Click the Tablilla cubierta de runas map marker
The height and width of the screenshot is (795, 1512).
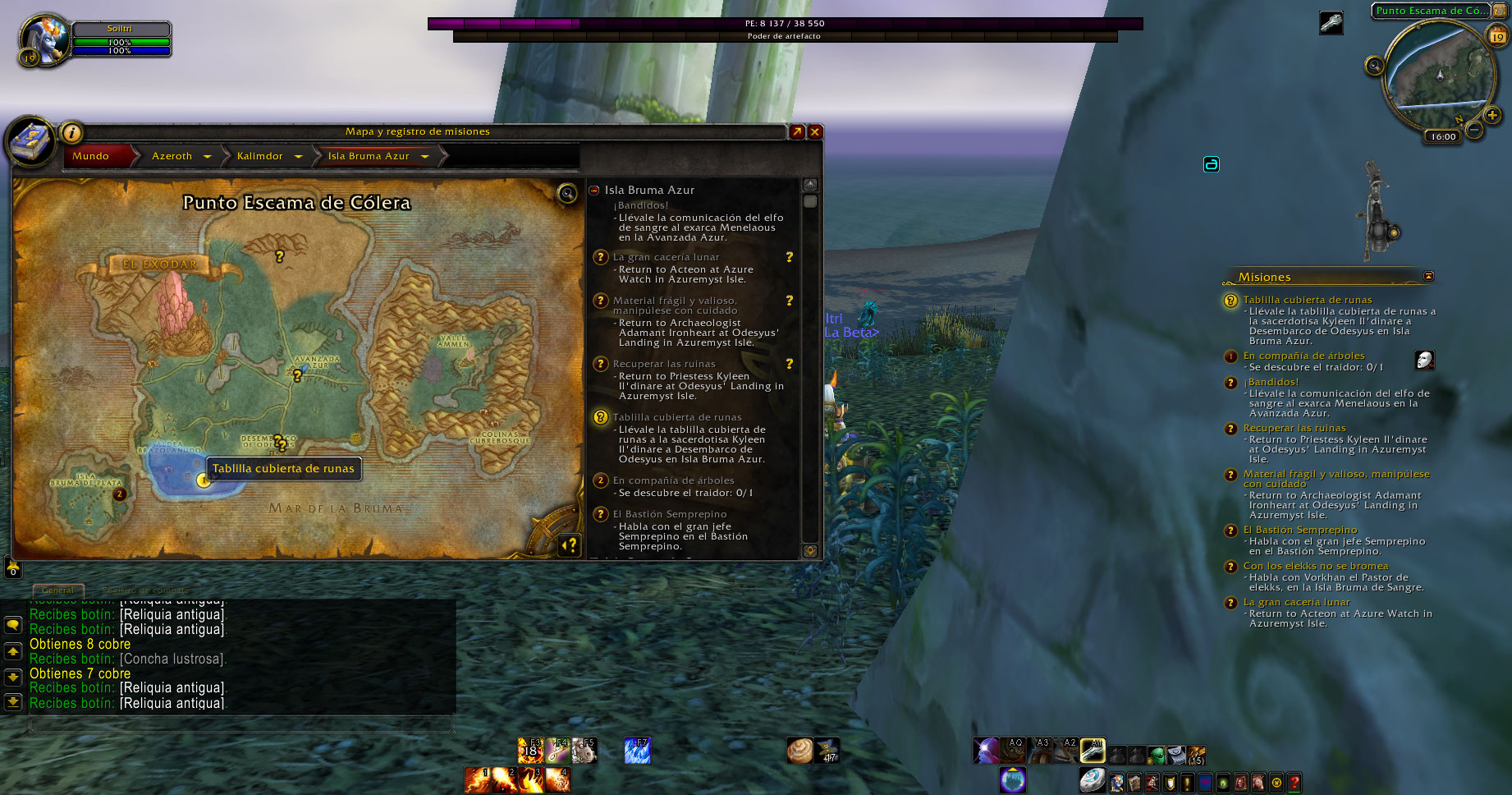point(204,480)
